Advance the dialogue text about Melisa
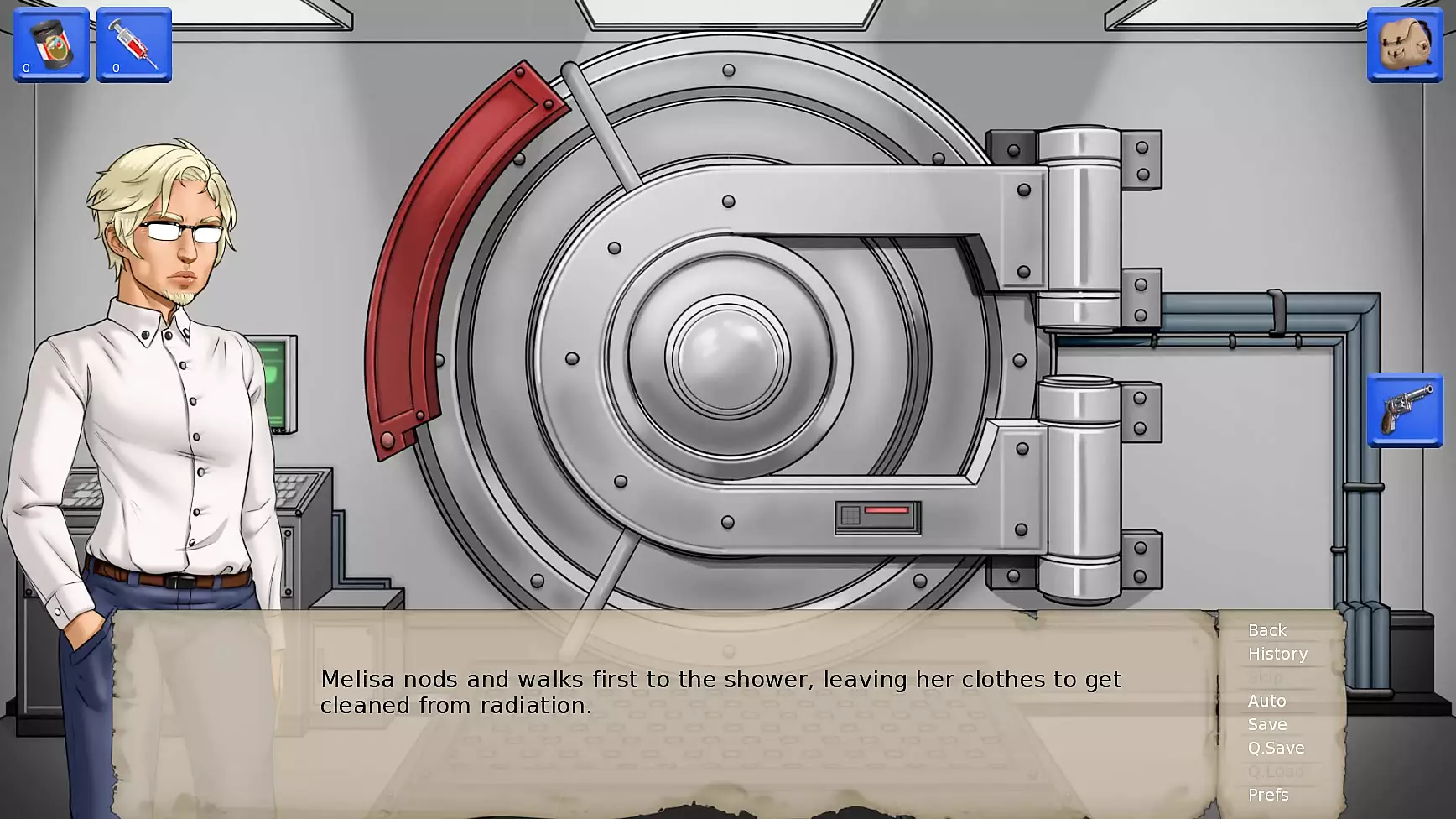 tap(720, 692)
